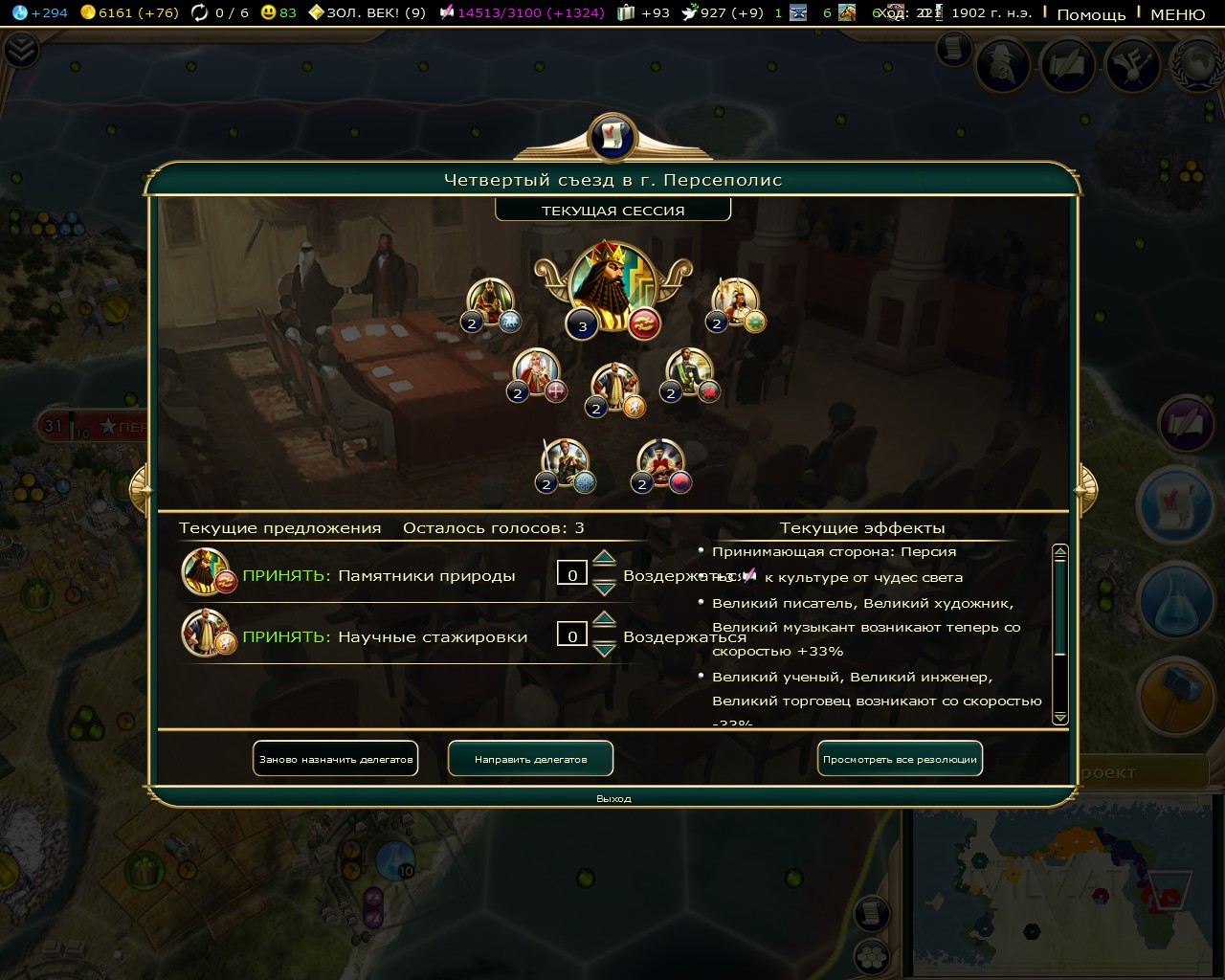The height and width of the screenshot is (980, 1225).
Task: Decrease votes for "Научные стажировки" proposal
Action: coord(604,649)
